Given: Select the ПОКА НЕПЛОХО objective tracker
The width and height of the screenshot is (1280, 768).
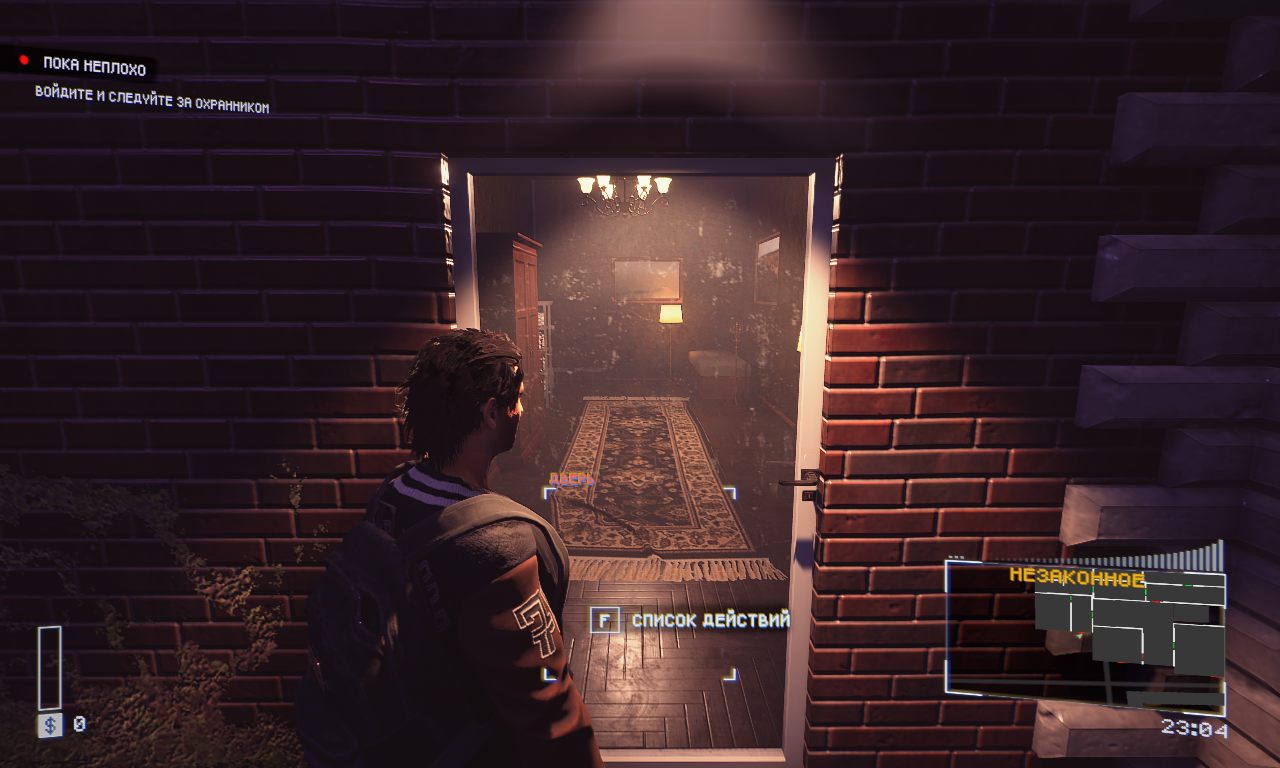Looking at the screenshot, I should point(94,68).
